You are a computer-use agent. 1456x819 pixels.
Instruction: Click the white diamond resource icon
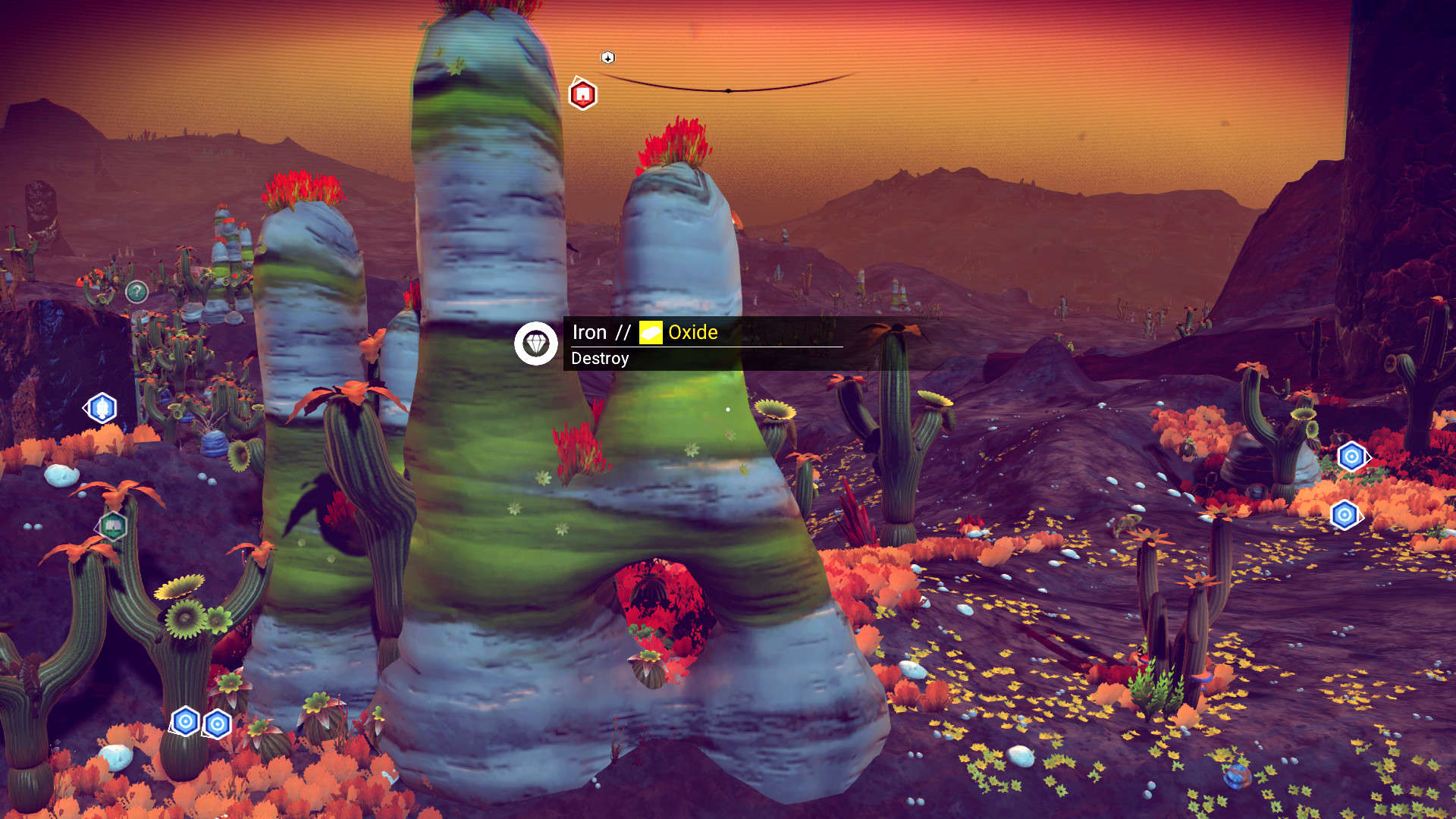[536, 344]
